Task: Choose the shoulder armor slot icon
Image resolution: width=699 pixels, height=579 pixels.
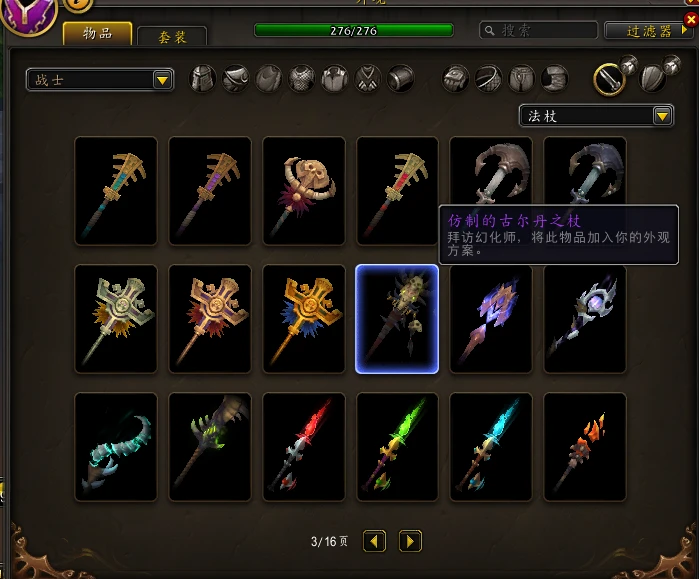Action: click(x=236, y=78)
